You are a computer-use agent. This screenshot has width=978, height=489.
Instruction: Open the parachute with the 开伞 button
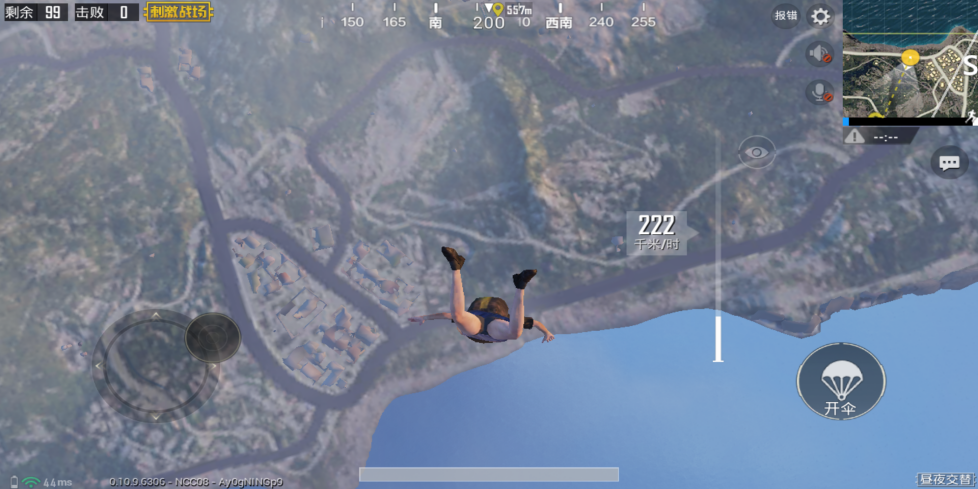click(x=840, y=382)
